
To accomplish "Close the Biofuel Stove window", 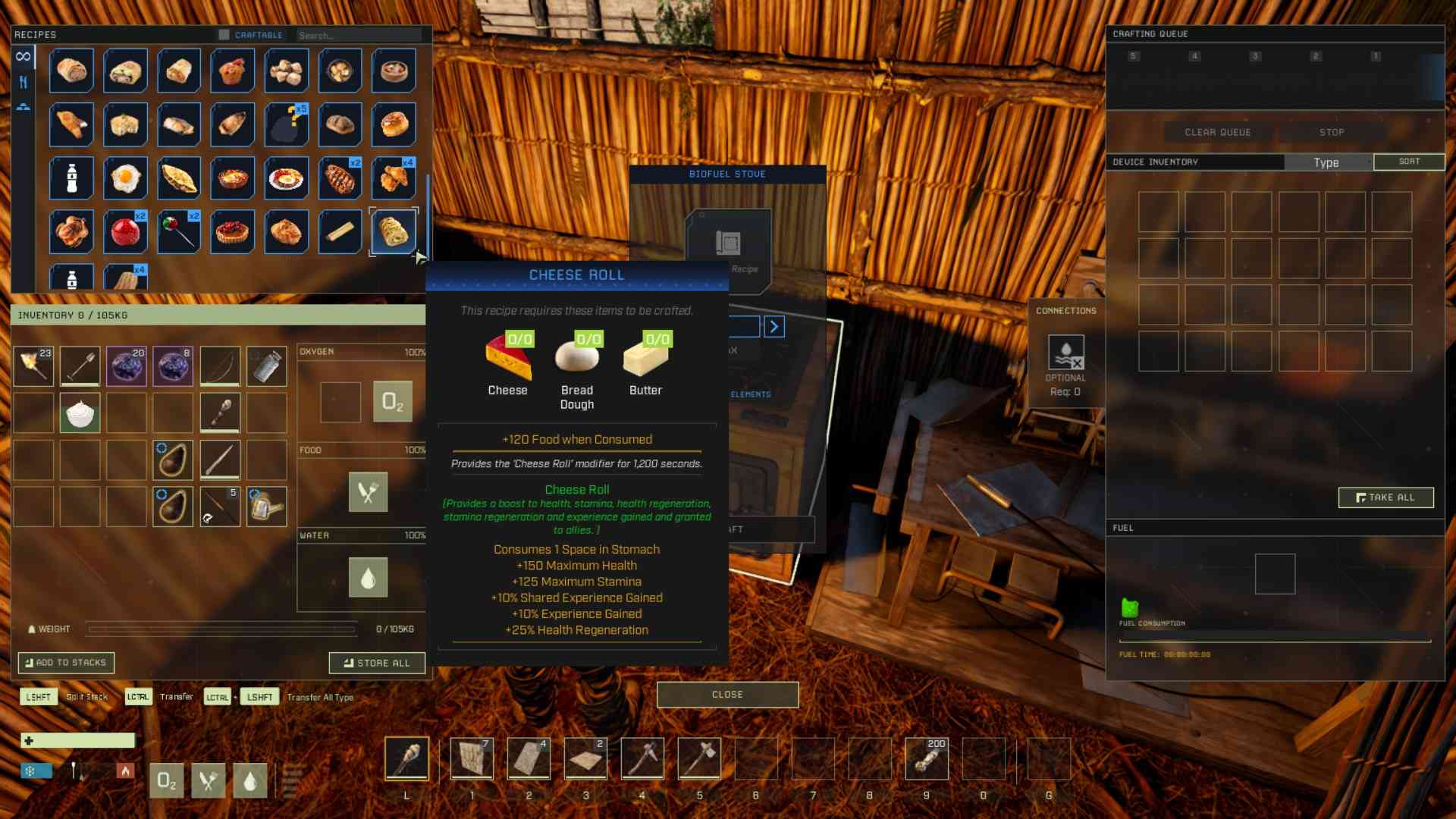I will tap(727, 695).
